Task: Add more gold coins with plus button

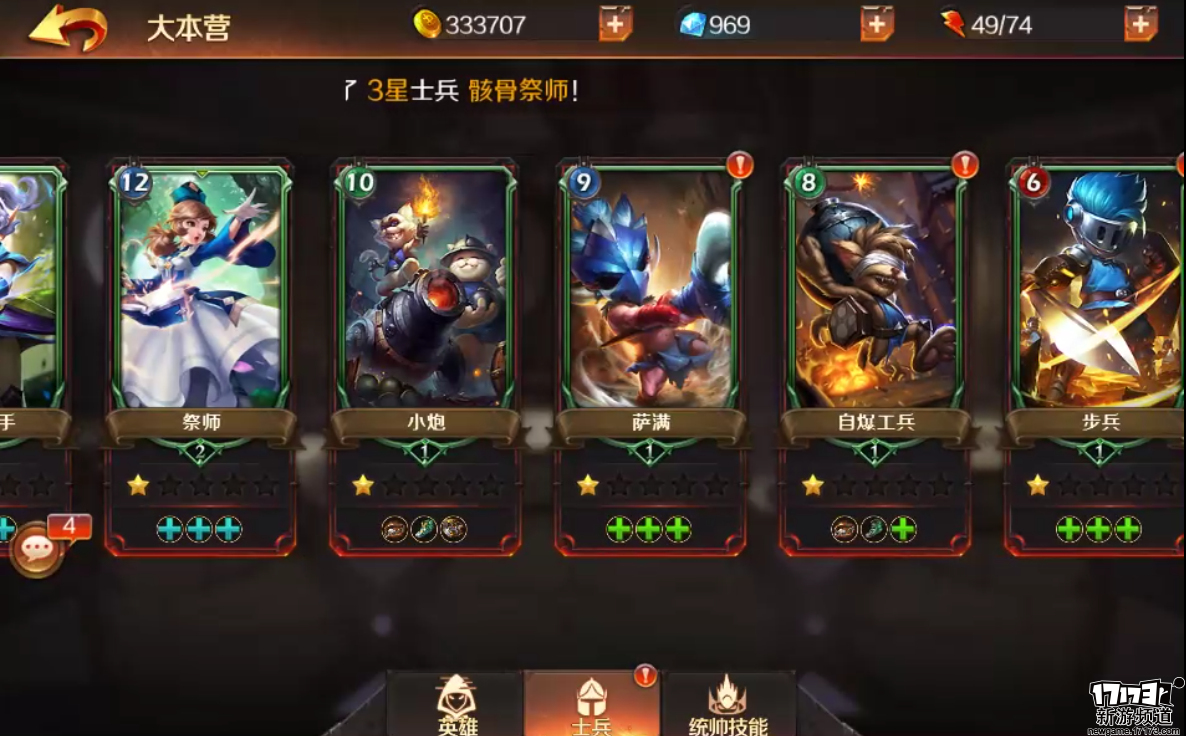Action: coord(615,23)
